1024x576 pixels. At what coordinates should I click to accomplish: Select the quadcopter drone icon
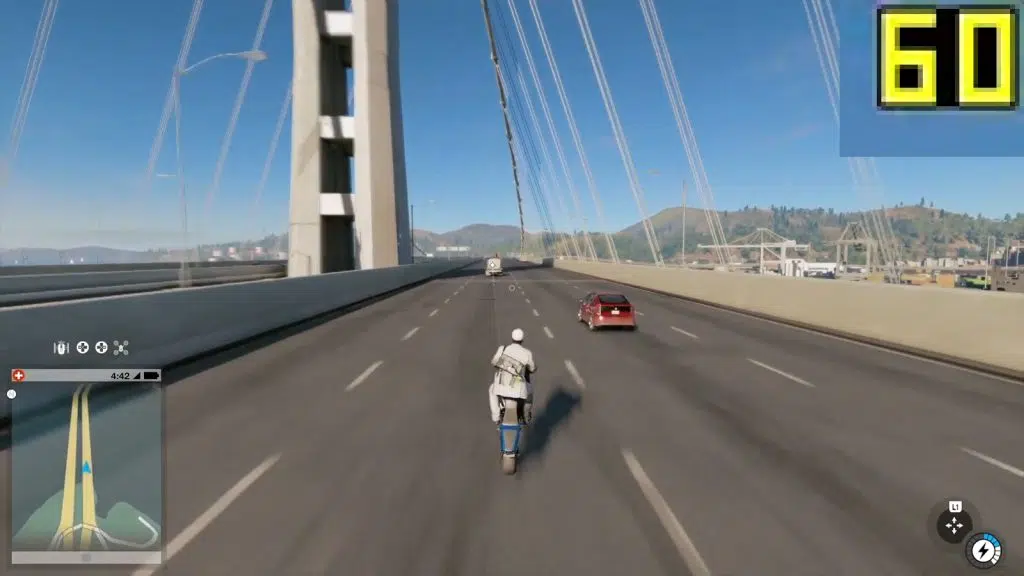[x=121, y=348]
